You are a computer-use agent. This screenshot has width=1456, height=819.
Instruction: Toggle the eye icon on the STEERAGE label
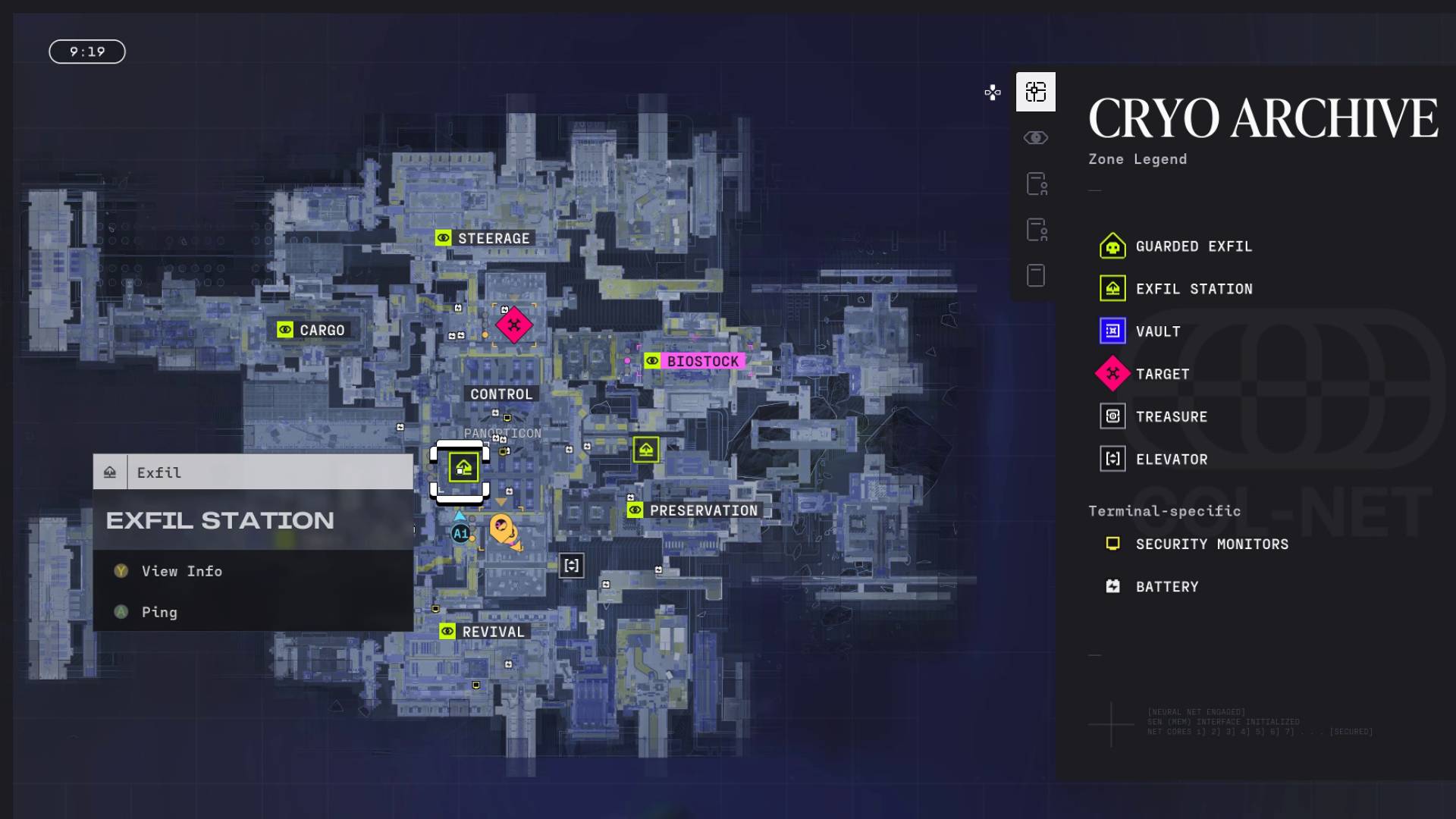[443, 237]
